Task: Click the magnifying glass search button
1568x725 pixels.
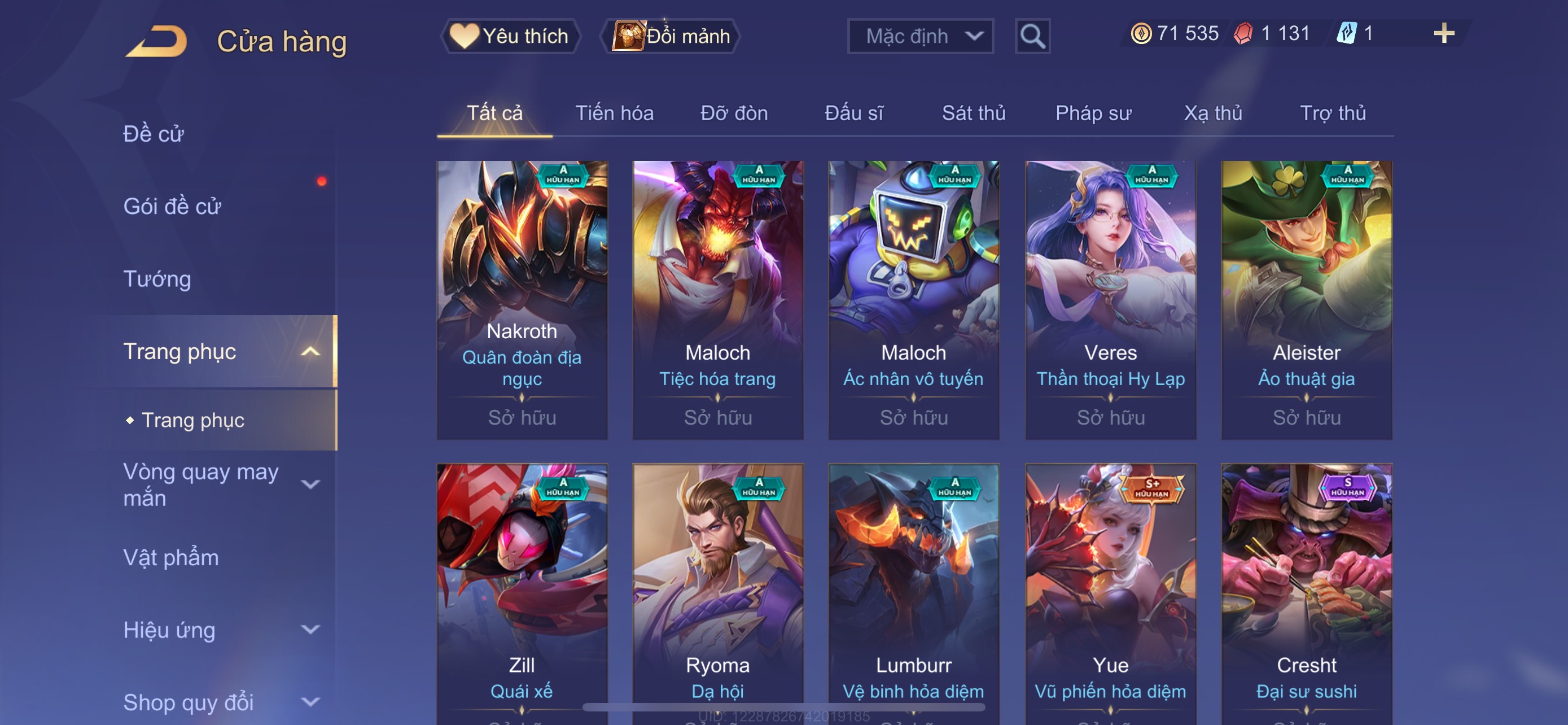Action: pyautogui.click(x=1032, y=37)
